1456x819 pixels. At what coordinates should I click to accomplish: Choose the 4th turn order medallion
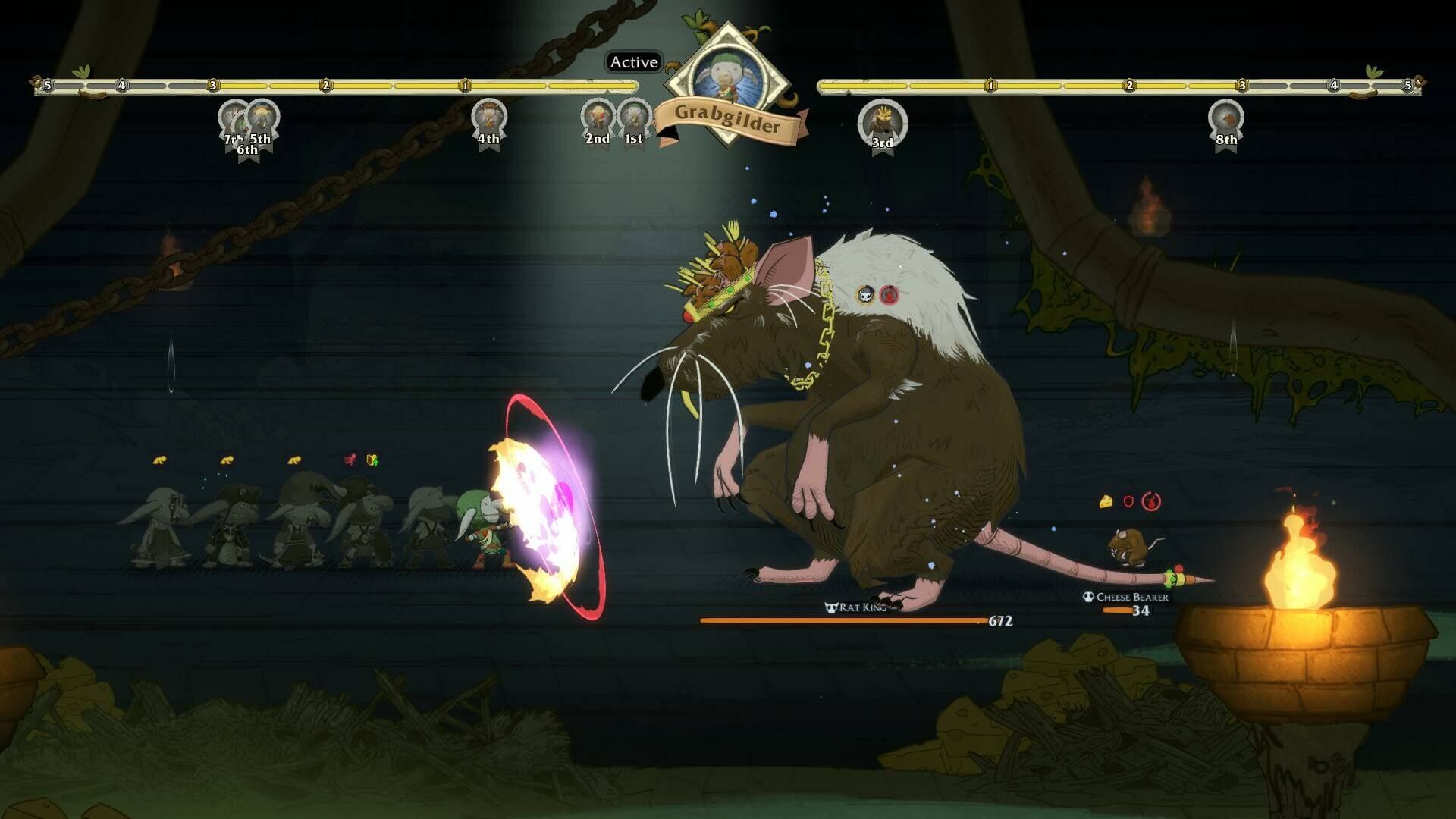488,118
